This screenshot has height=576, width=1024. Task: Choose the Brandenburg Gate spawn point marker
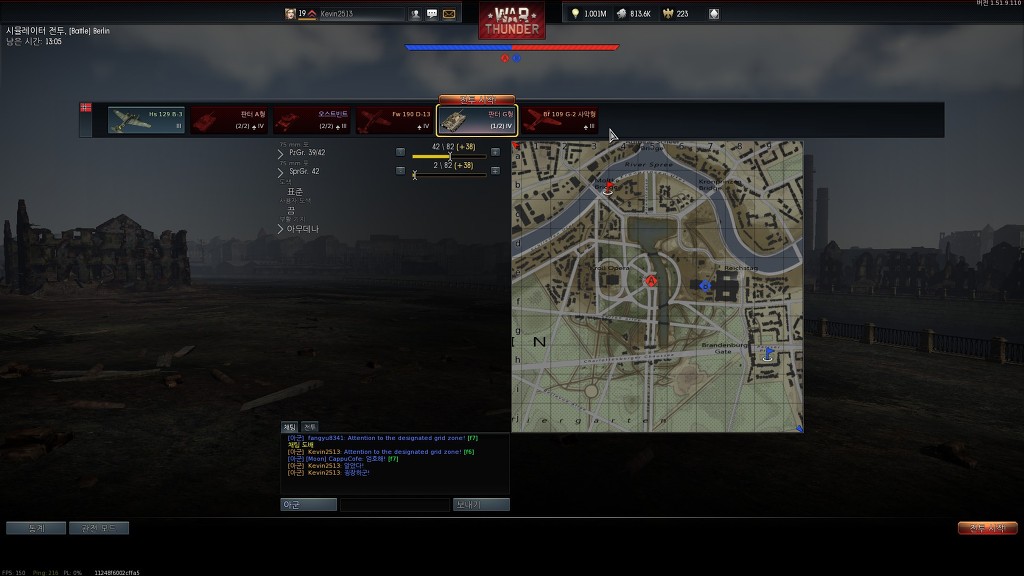[768, 352]
